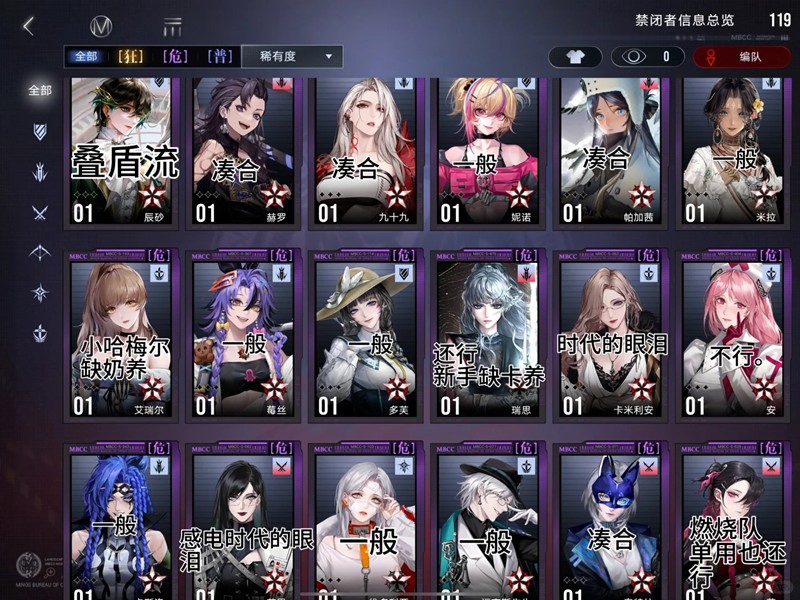
Task: Choose the shield class filter icon
Action: pyautogui.click(x=39, y=132)
